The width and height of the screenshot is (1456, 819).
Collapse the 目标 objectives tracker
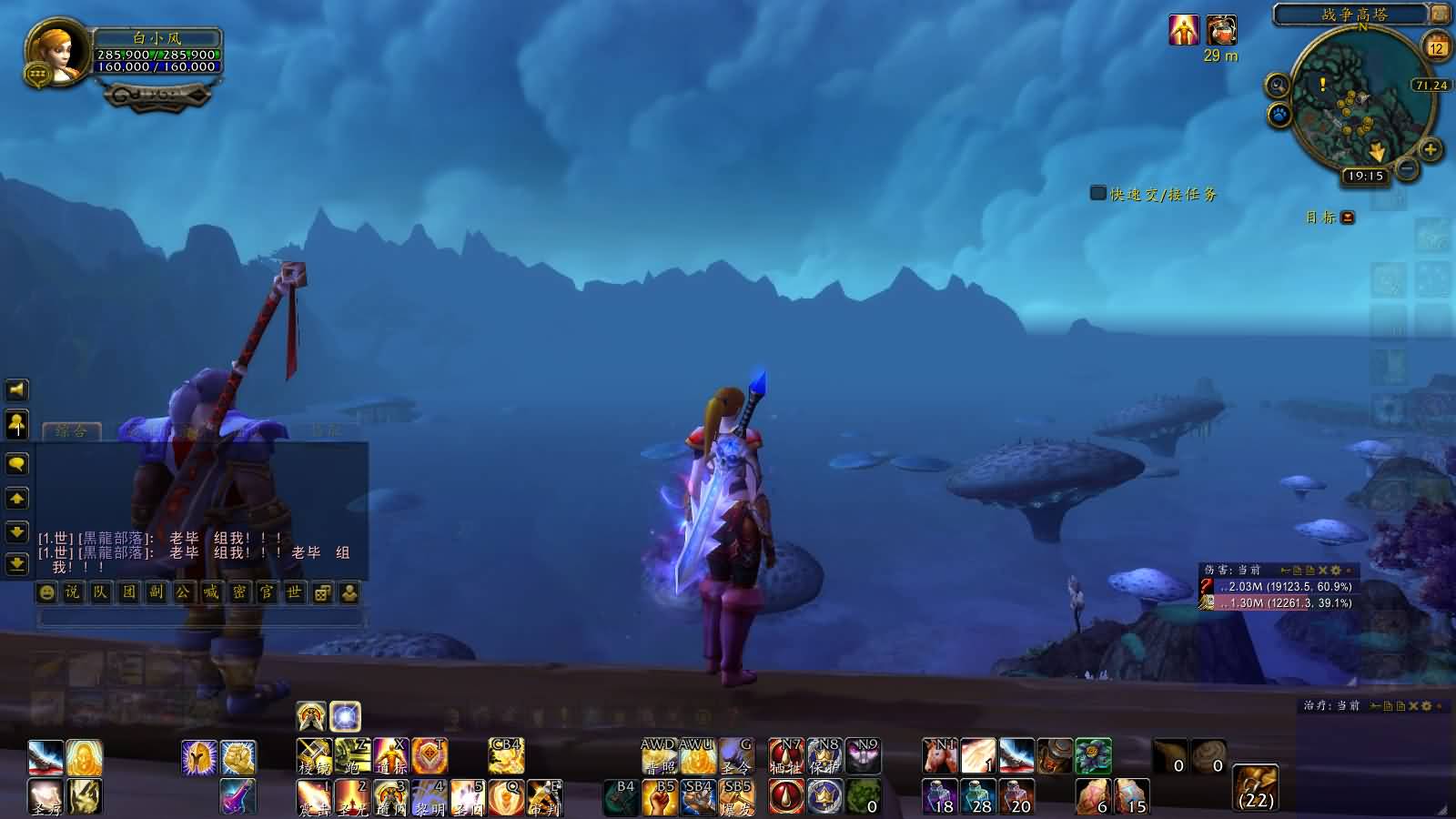[1348, 217]
